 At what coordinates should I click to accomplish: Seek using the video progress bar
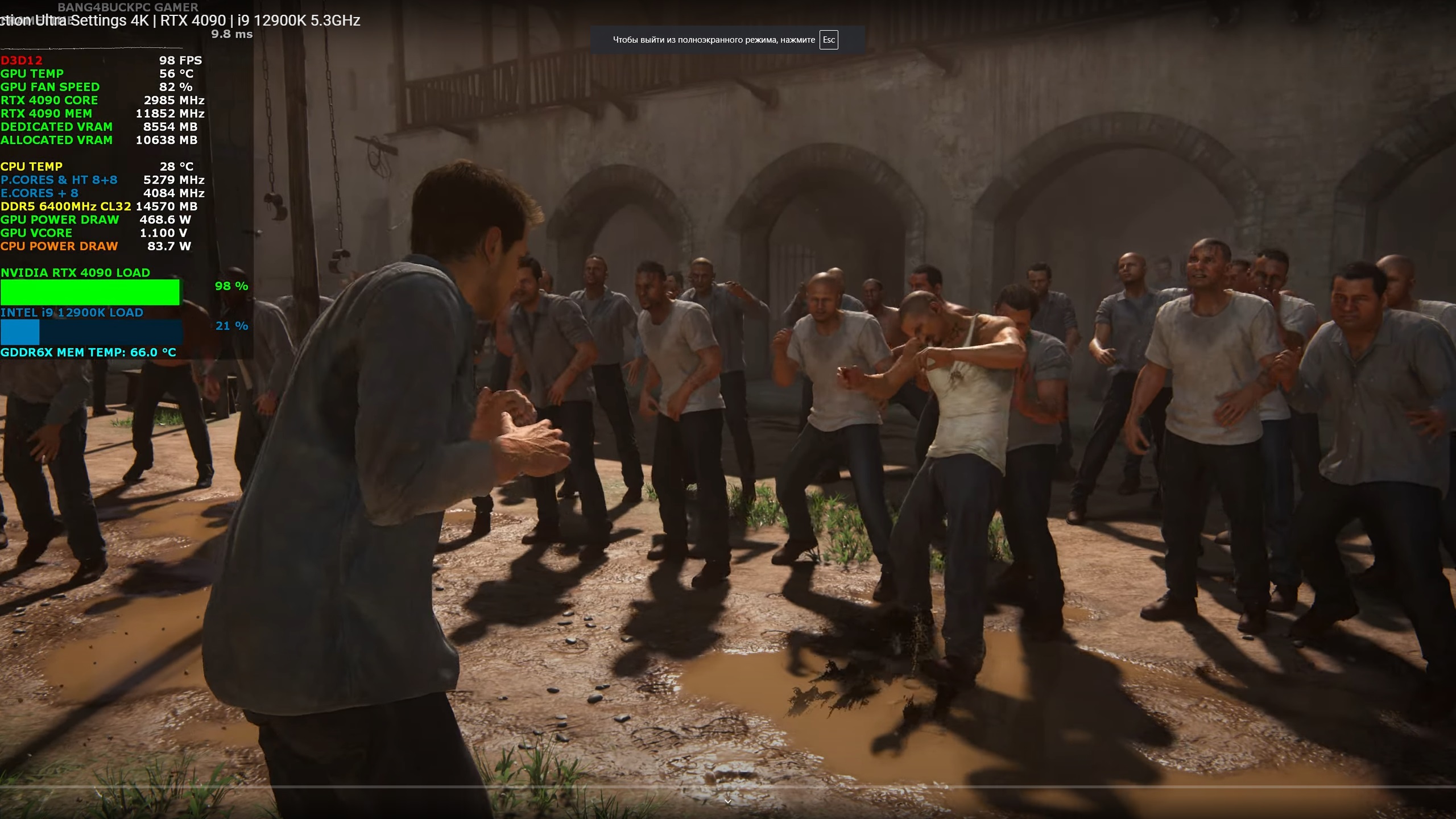[x=728, y=787]
